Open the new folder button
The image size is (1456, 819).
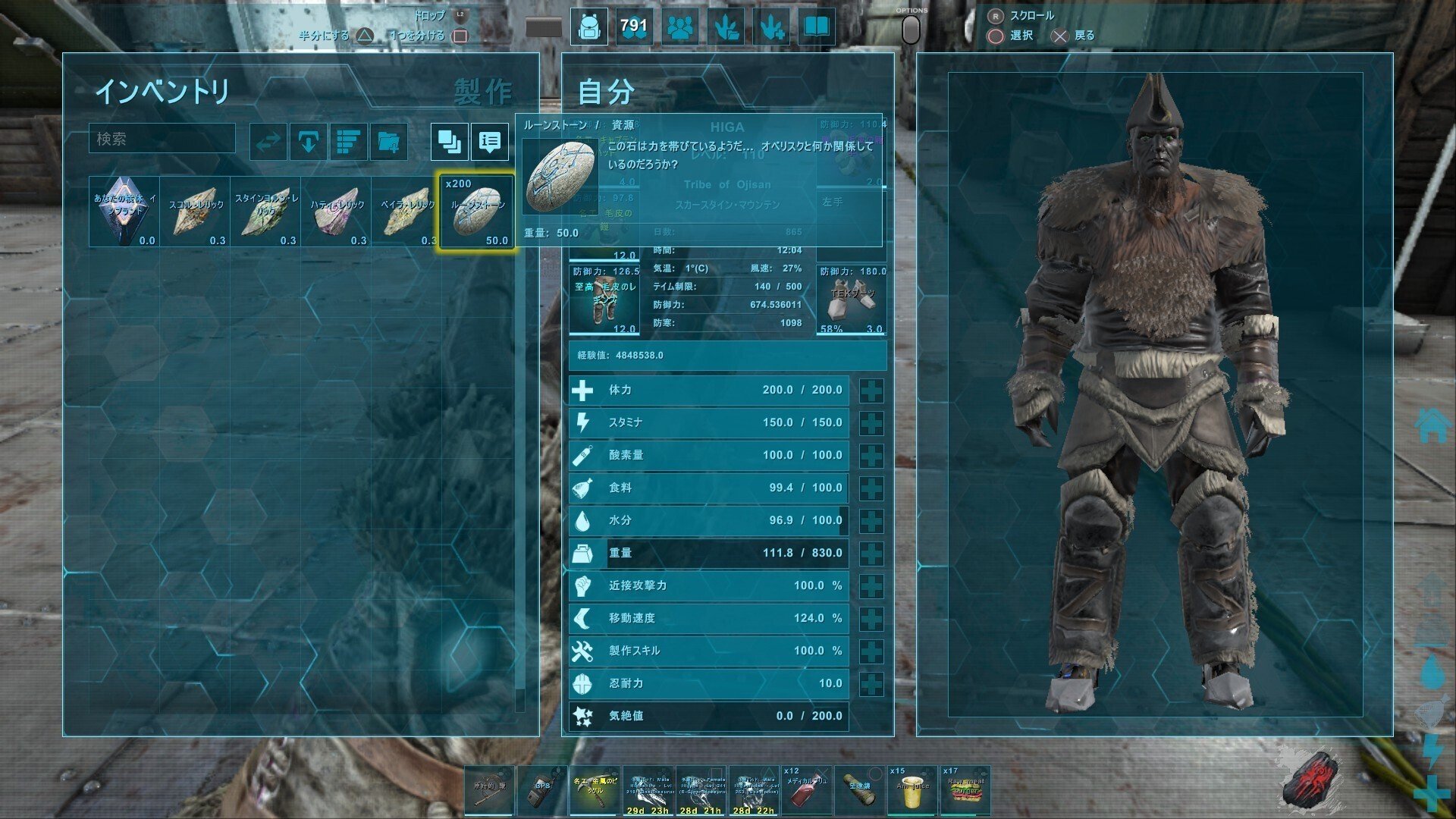pos(389,142)
